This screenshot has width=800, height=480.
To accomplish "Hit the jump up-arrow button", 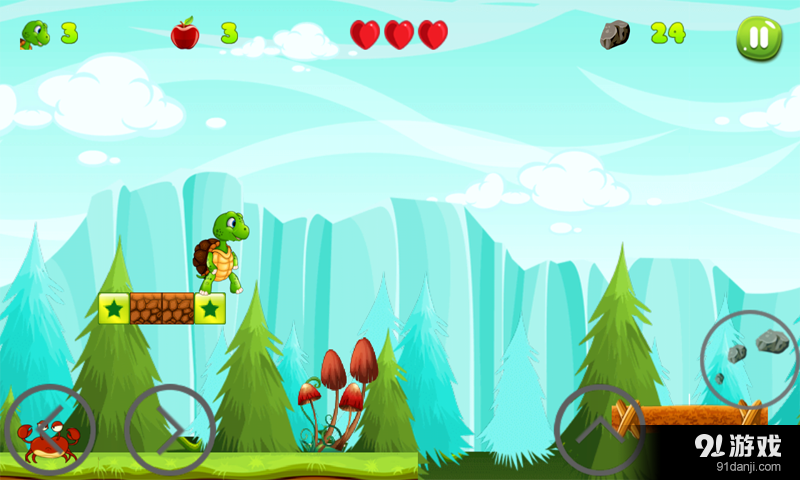I will 599,430.
